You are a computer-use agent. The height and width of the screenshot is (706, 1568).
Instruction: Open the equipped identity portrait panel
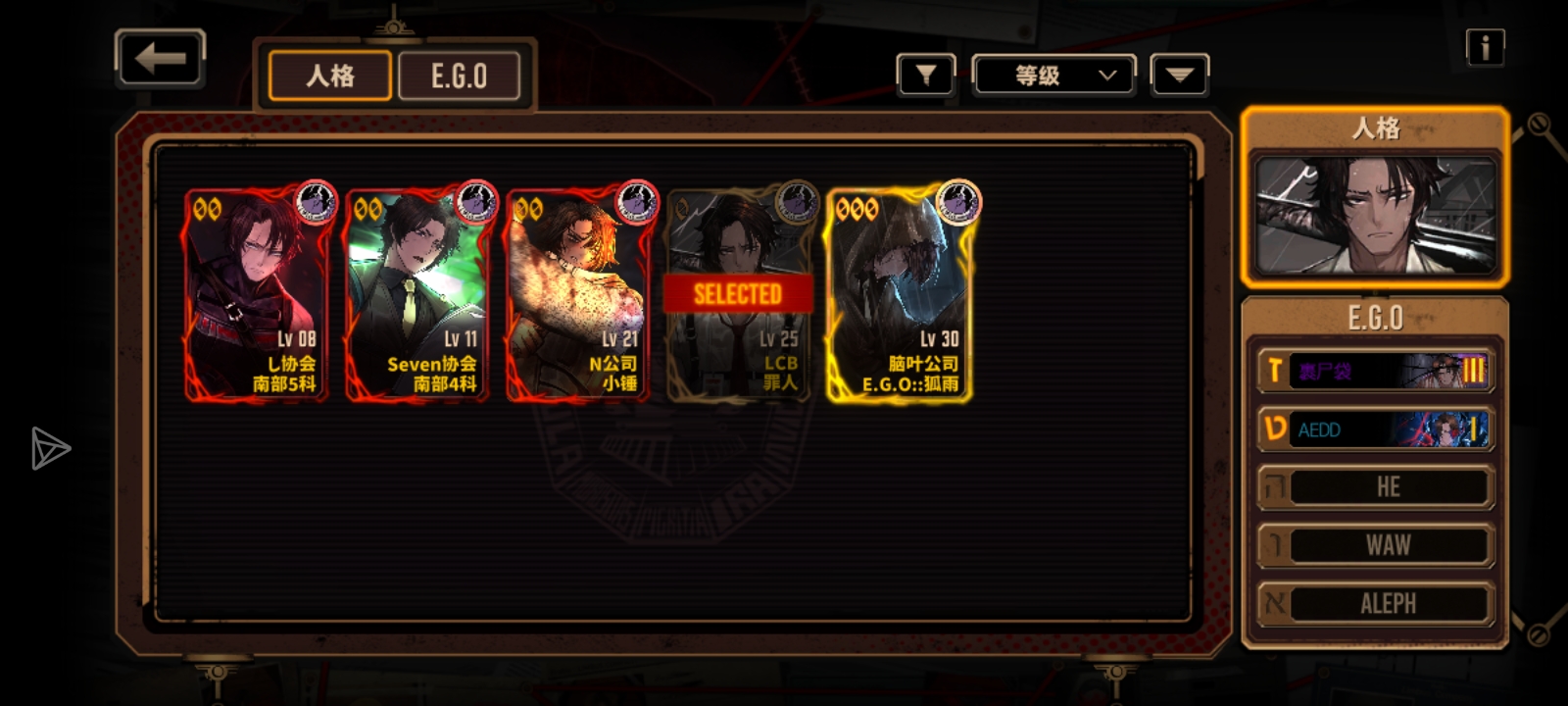(x=1375, y=215)
